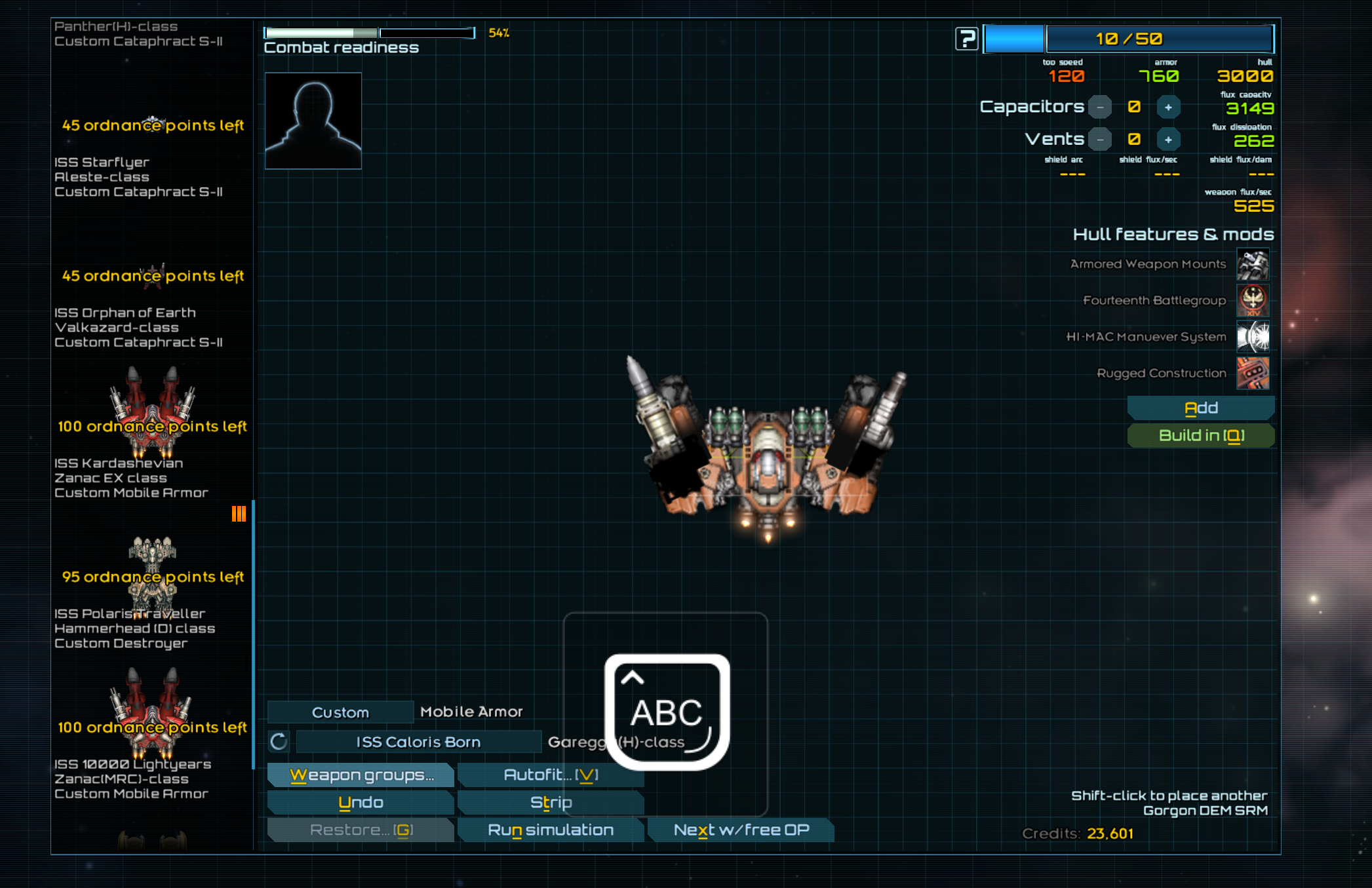This screenshot has width=1372, height=888.
Task: Undo the last refit change
Action: click(361, 802)
